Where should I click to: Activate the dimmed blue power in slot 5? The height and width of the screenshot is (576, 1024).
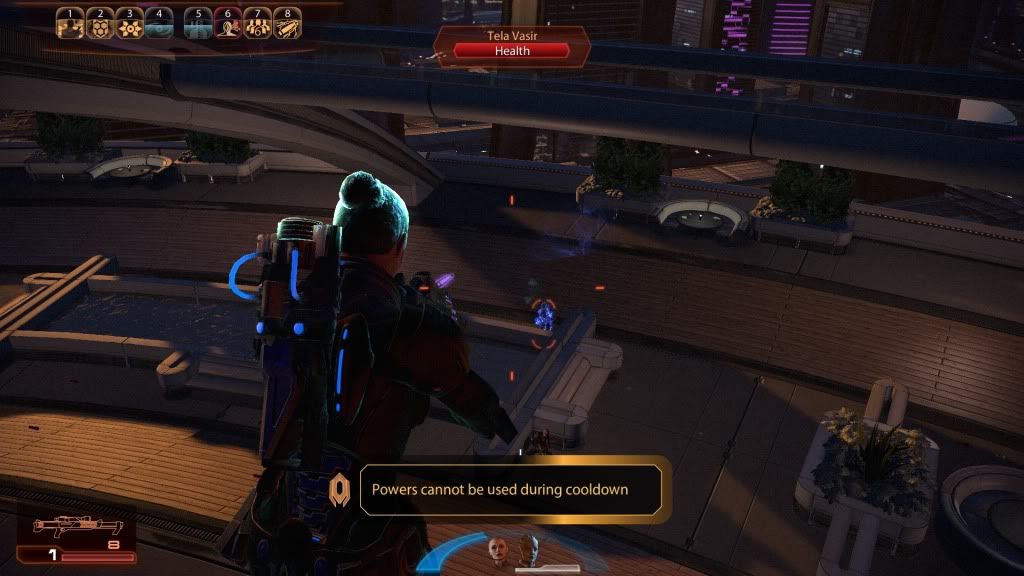coord(198,24)
